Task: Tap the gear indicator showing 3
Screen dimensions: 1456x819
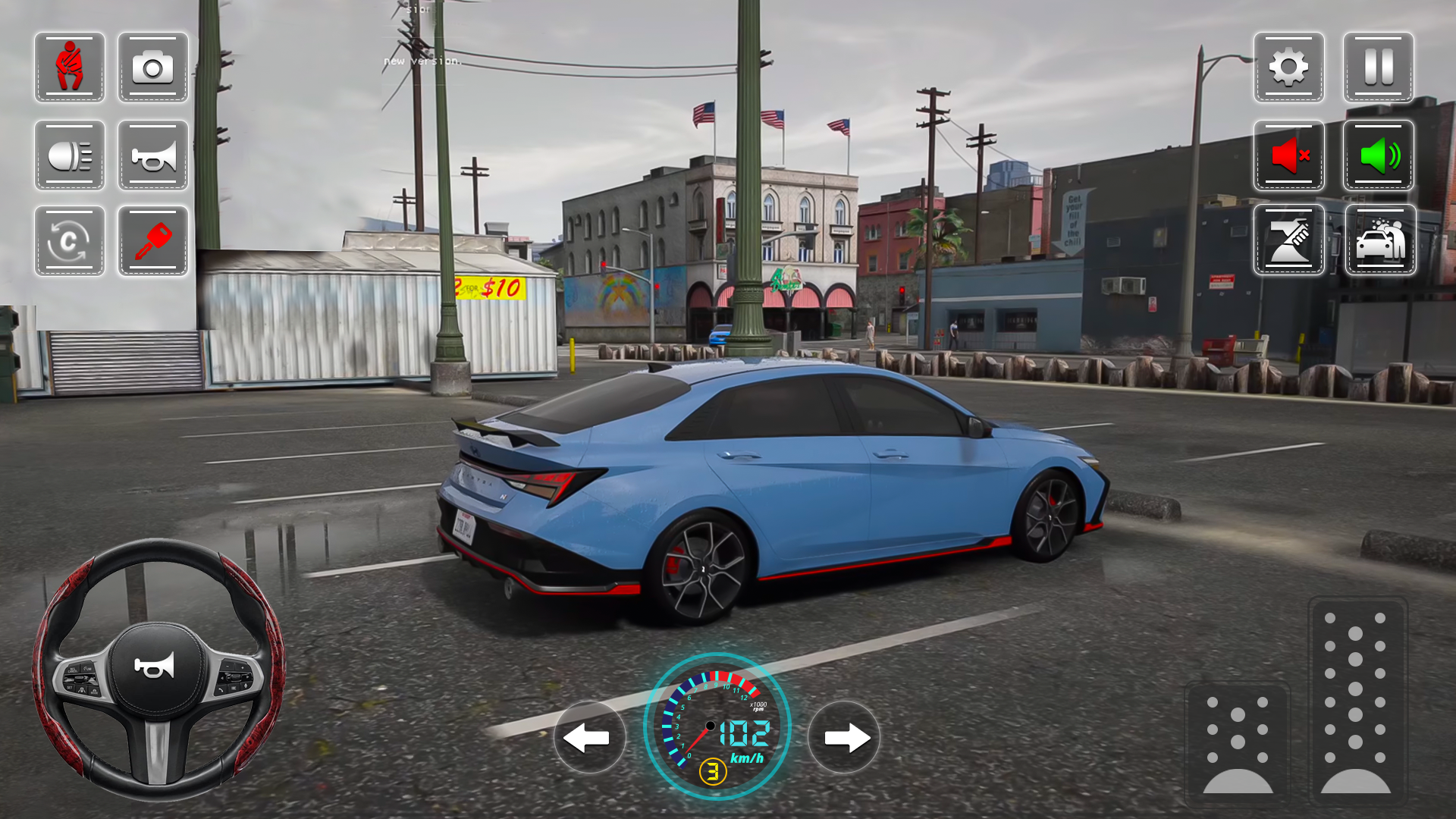Action: click(714, 771)
